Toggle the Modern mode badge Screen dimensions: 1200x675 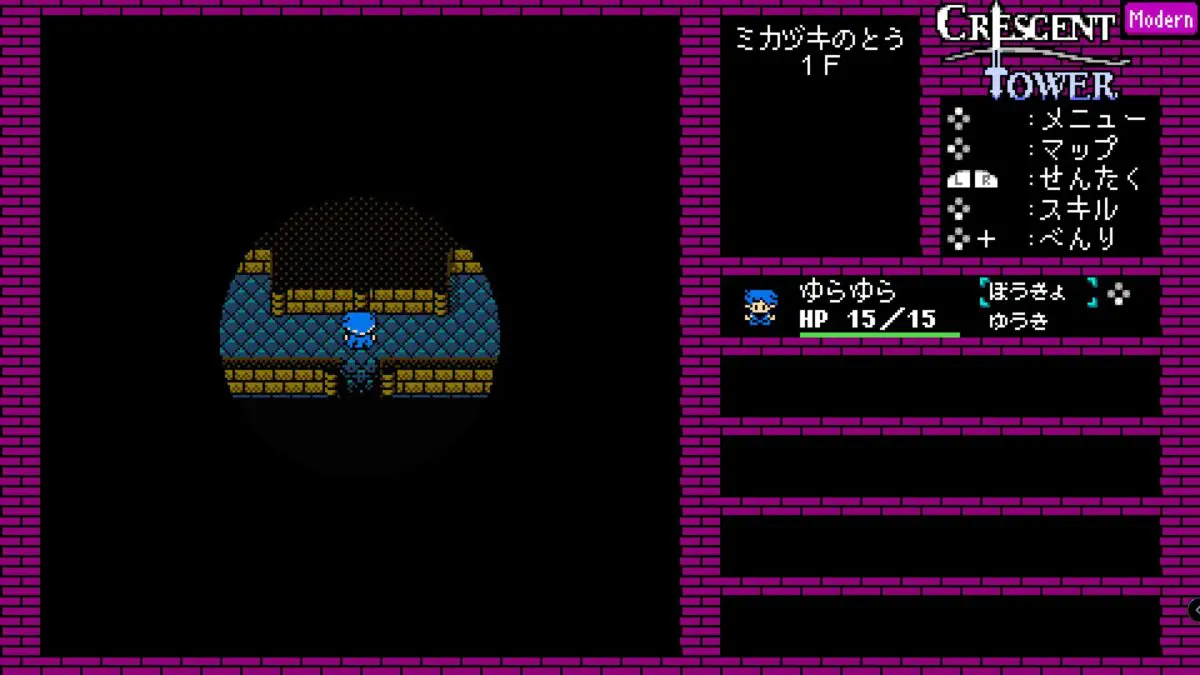click(1160, 20)
